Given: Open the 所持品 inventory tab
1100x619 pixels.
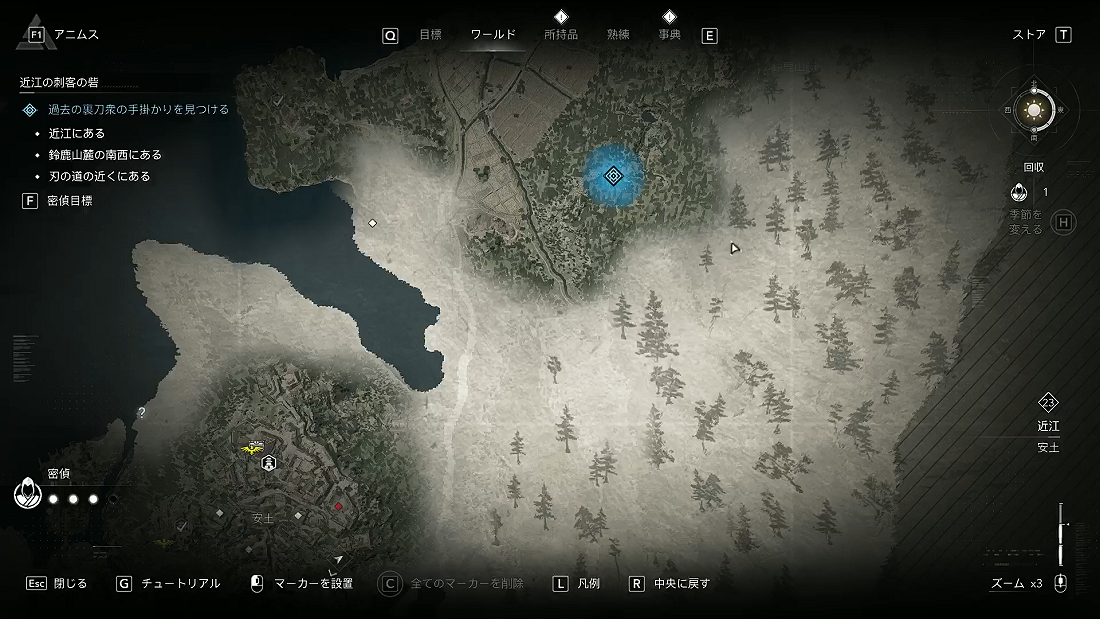Looking at the screenshot, I should [560, 35].
